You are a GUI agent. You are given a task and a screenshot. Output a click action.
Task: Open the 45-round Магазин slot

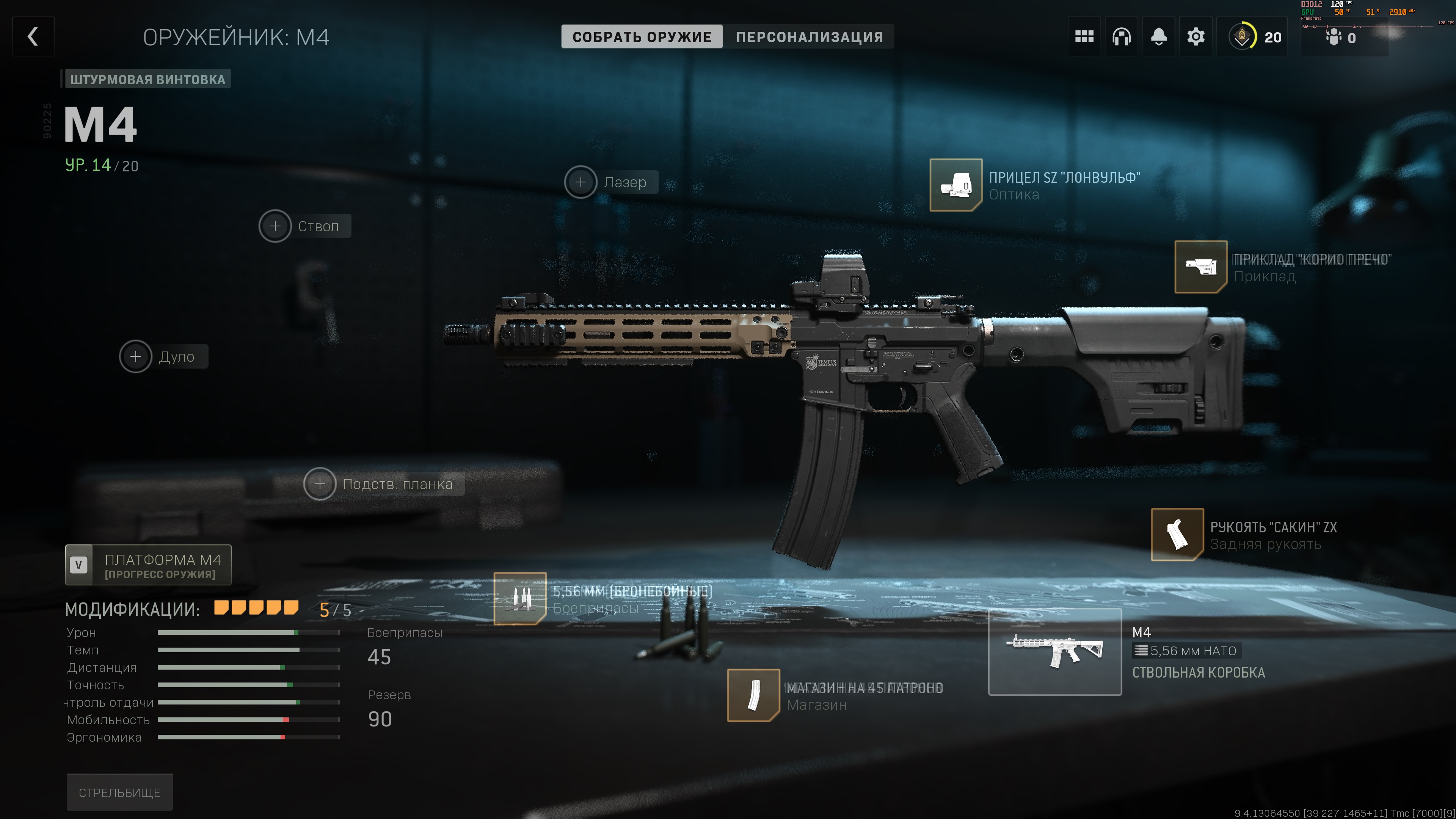coord(753,695)
